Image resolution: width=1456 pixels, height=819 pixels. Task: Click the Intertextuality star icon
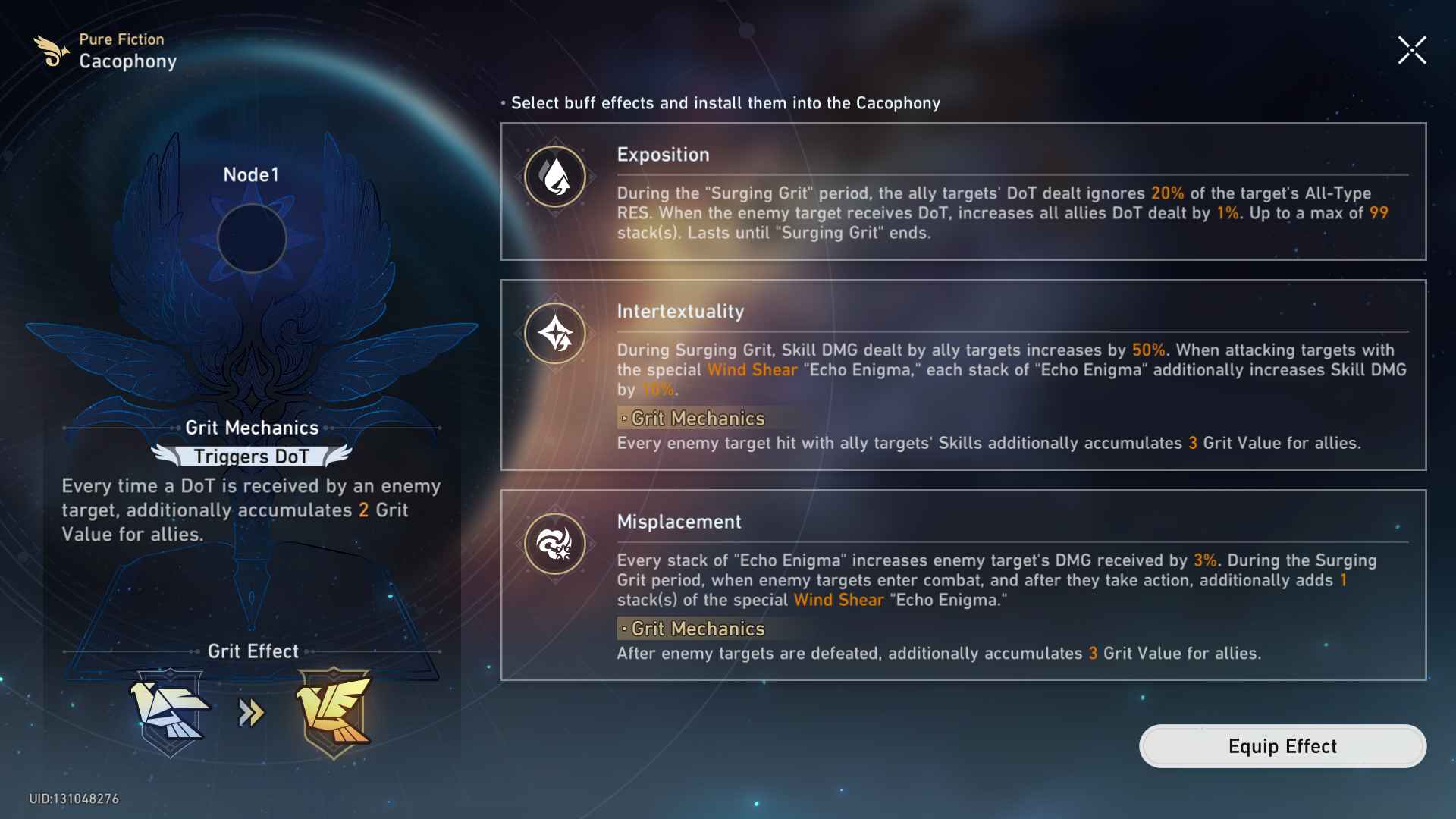[x=554, y=333]
